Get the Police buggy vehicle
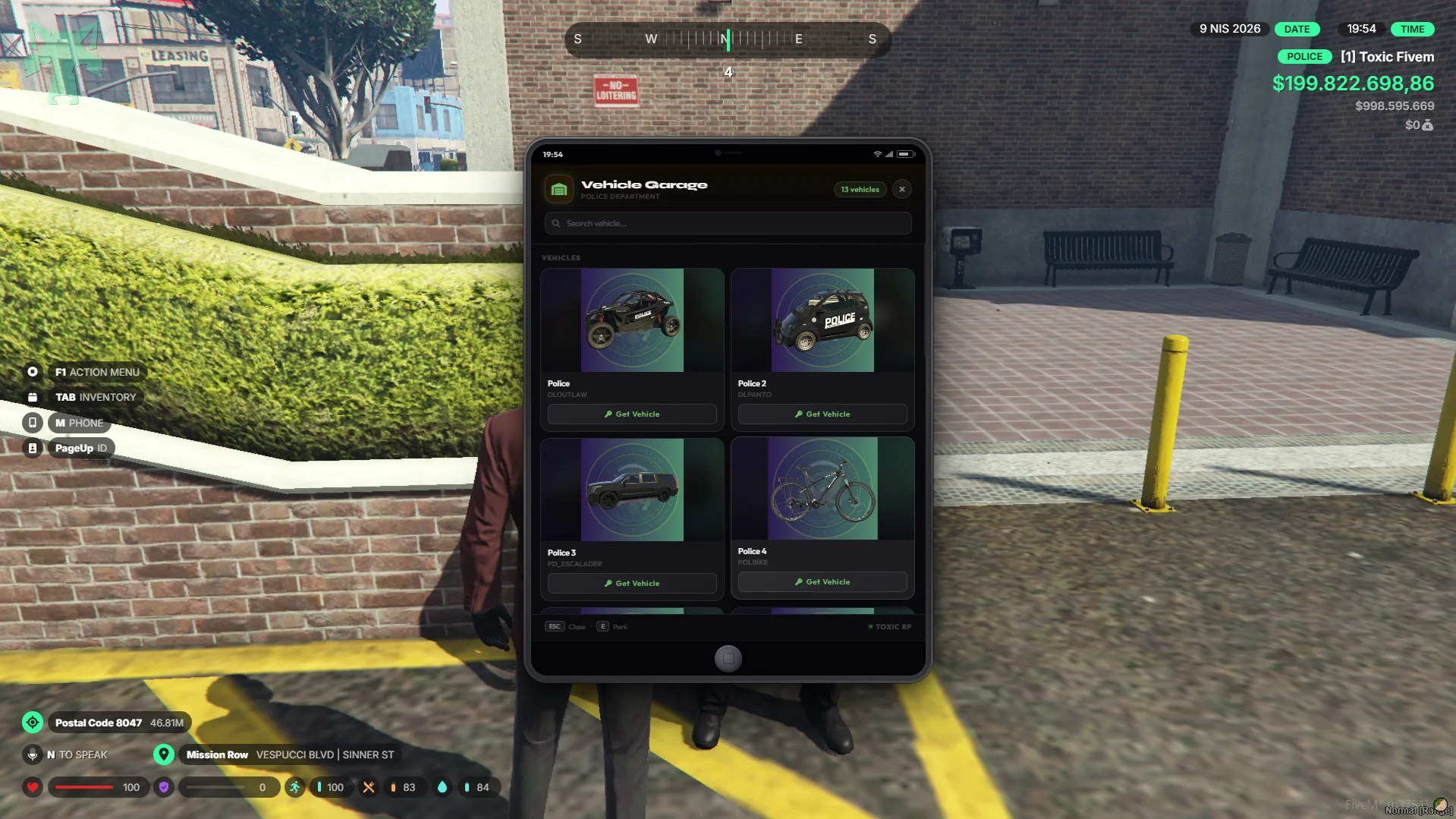1456x819 pixels. click(632, 414)
